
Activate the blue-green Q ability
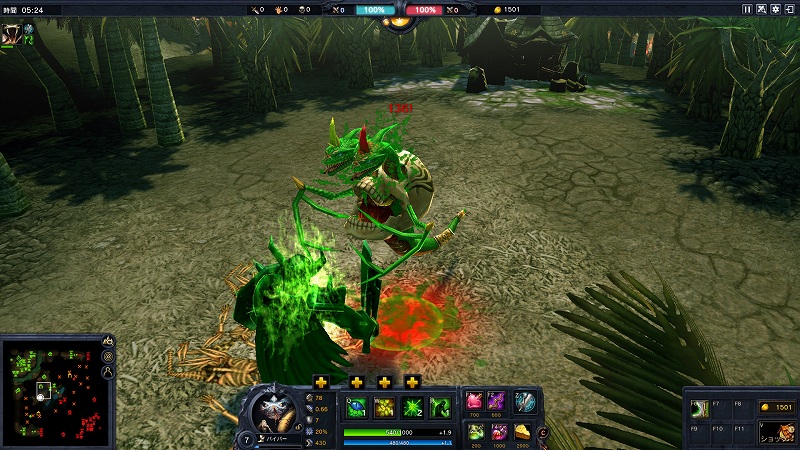(356, 407)
